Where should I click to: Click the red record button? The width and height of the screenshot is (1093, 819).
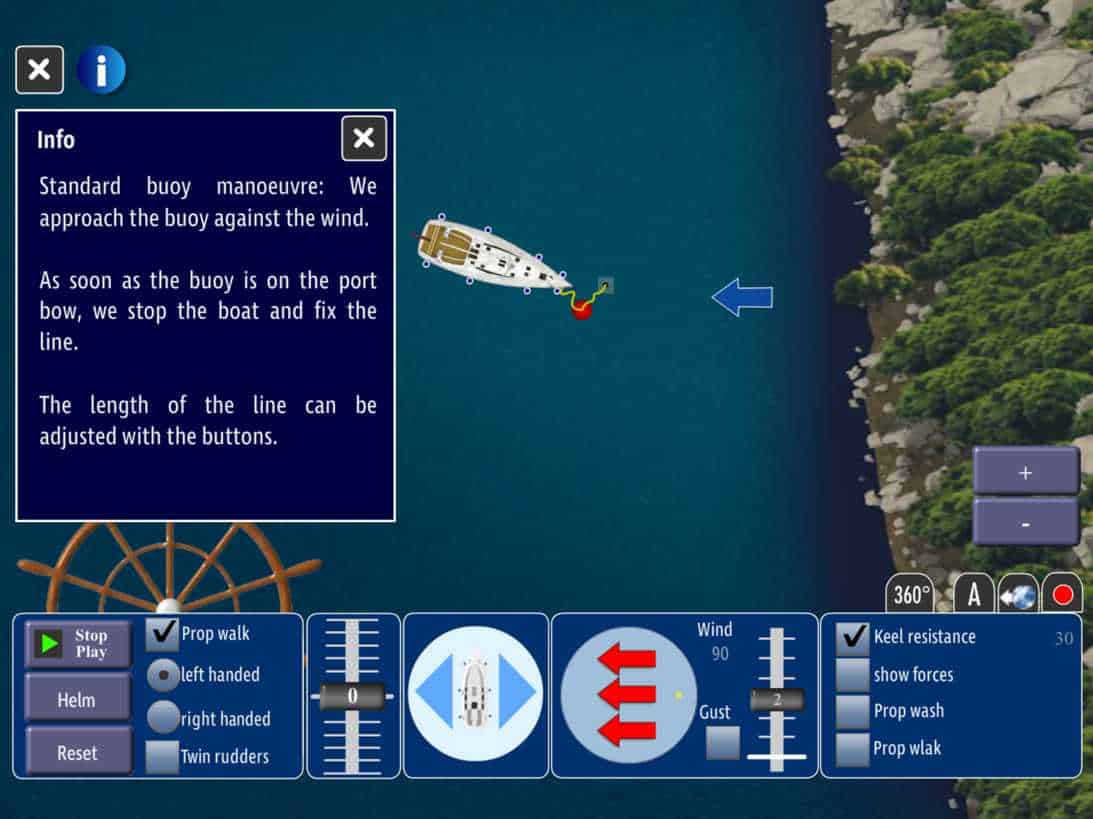pos(1062,595)
